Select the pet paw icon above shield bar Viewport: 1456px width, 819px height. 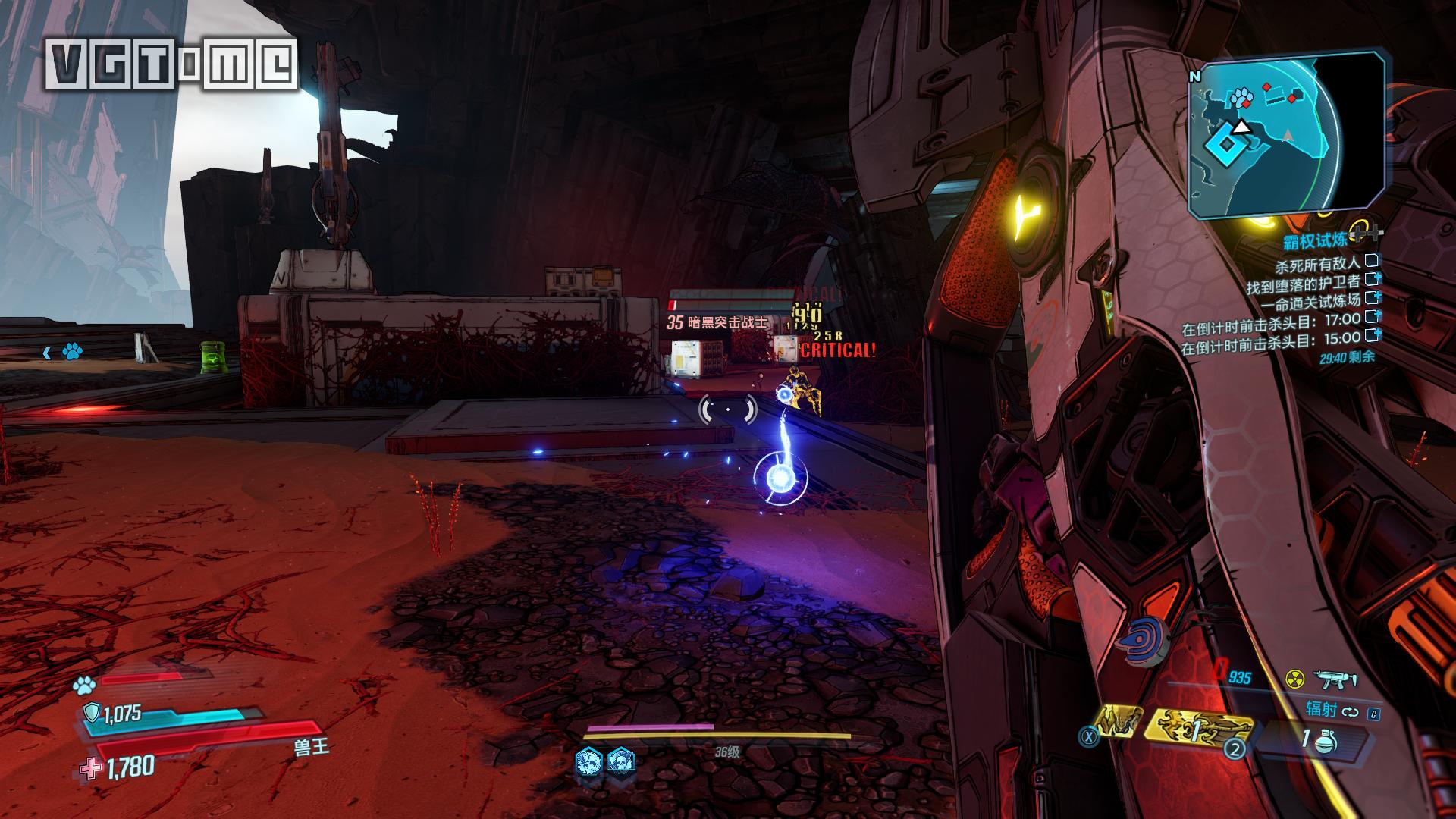coord(84,686)
